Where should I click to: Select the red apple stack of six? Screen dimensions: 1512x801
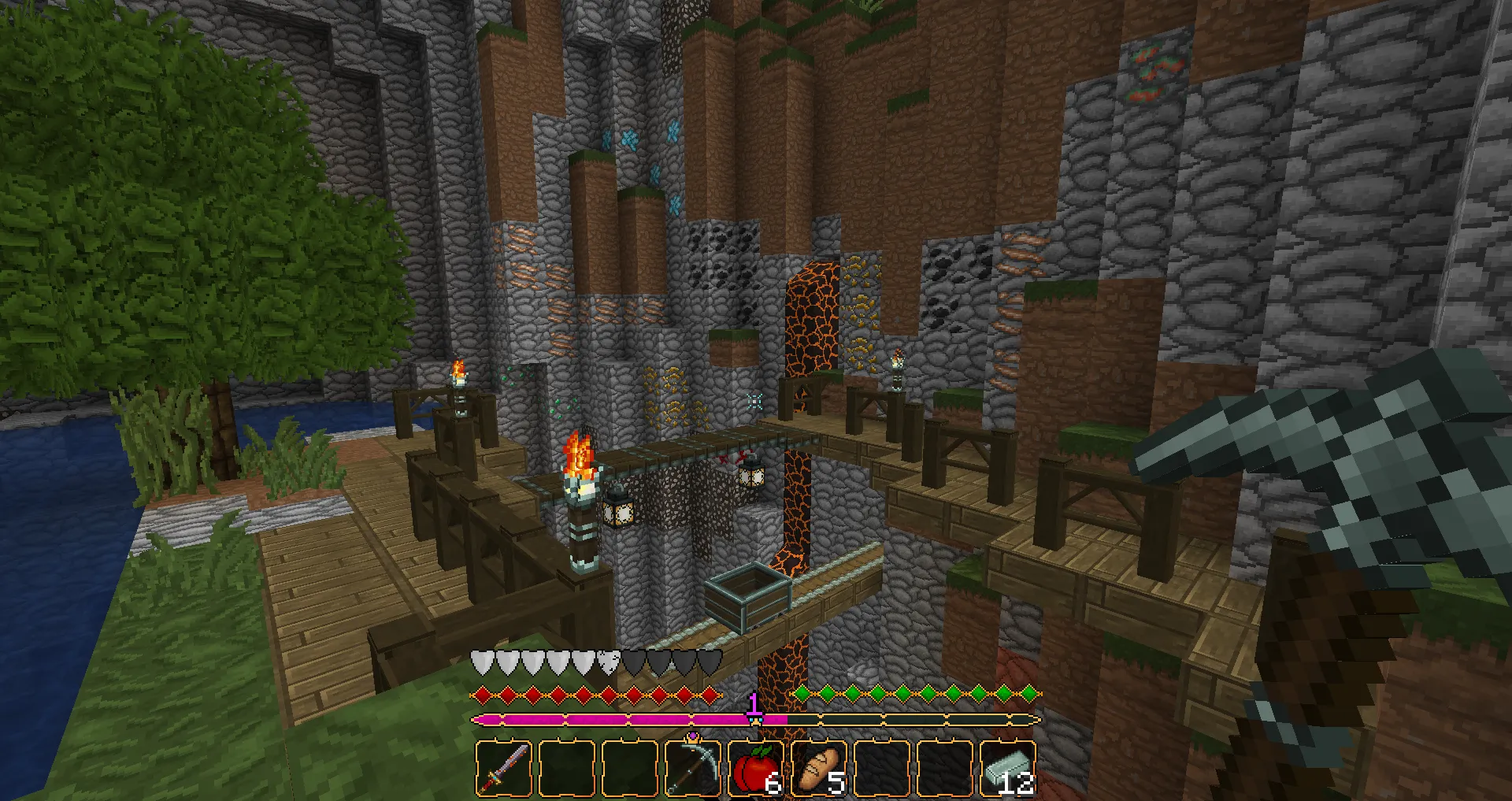point(754,768)
